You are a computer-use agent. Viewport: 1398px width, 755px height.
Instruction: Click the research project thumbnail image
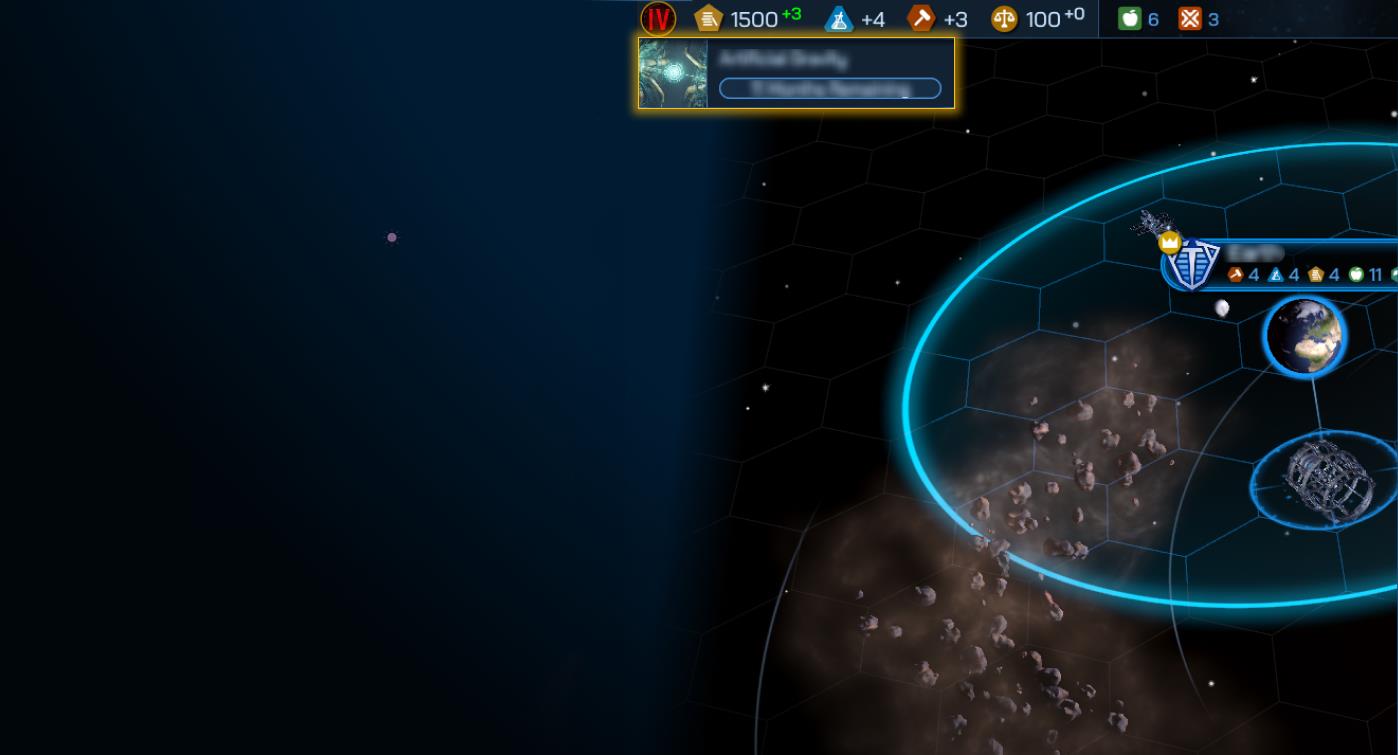tap(673, 73)
